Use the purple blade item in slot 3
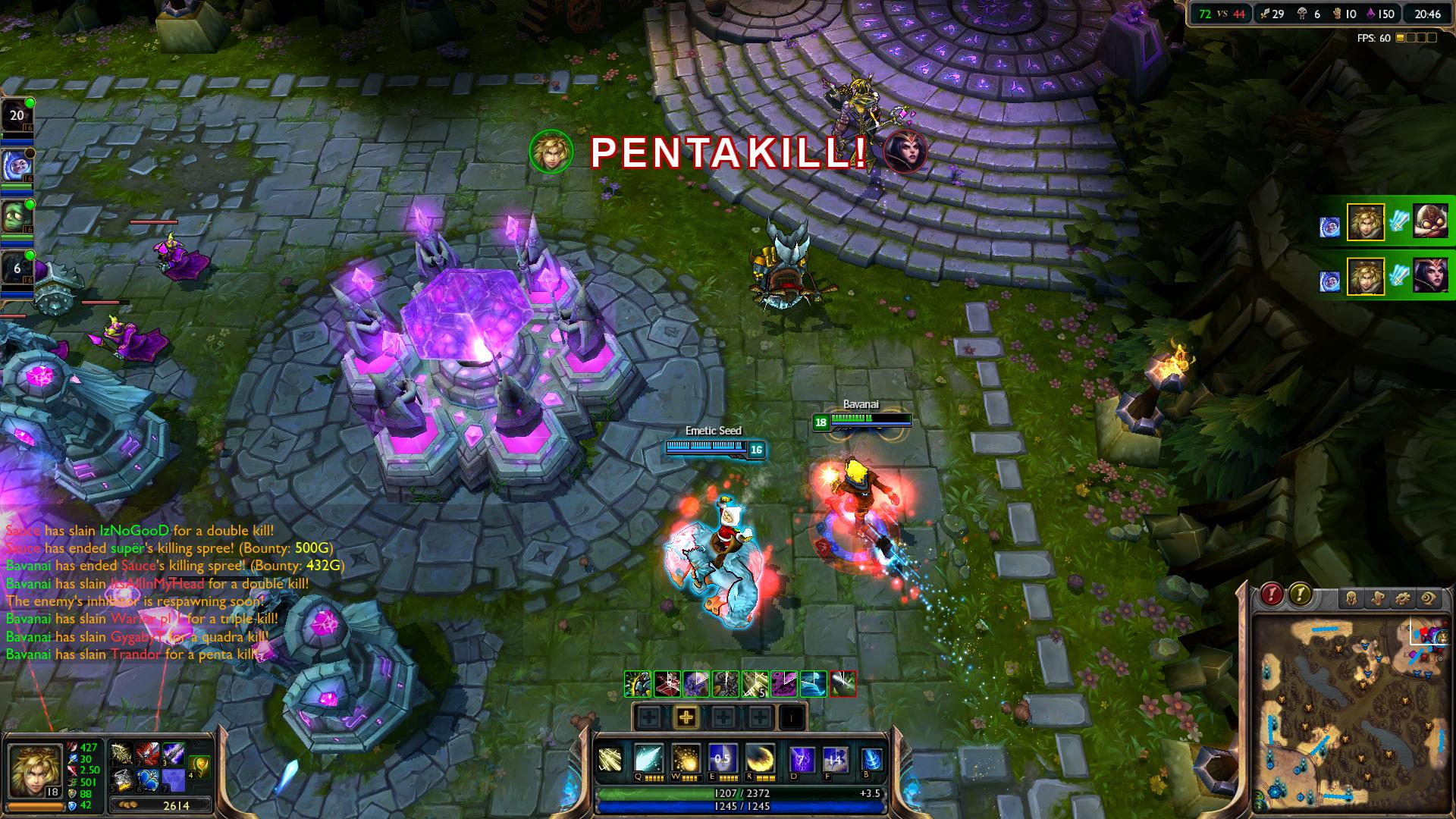Screen dimensions: 1456x819 [174, 755]
